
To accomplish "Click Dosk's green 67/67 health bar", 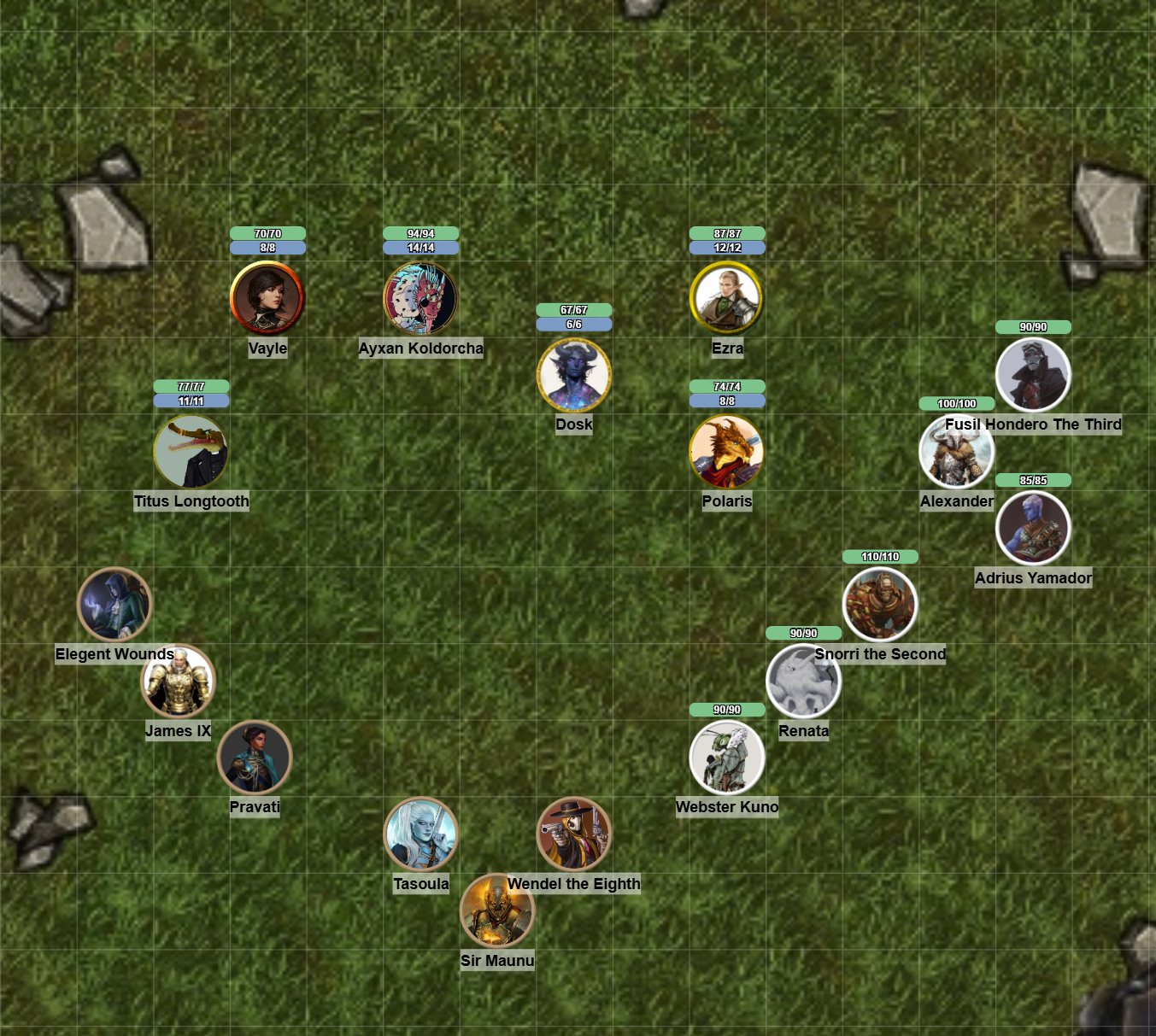I will [574, 308].
